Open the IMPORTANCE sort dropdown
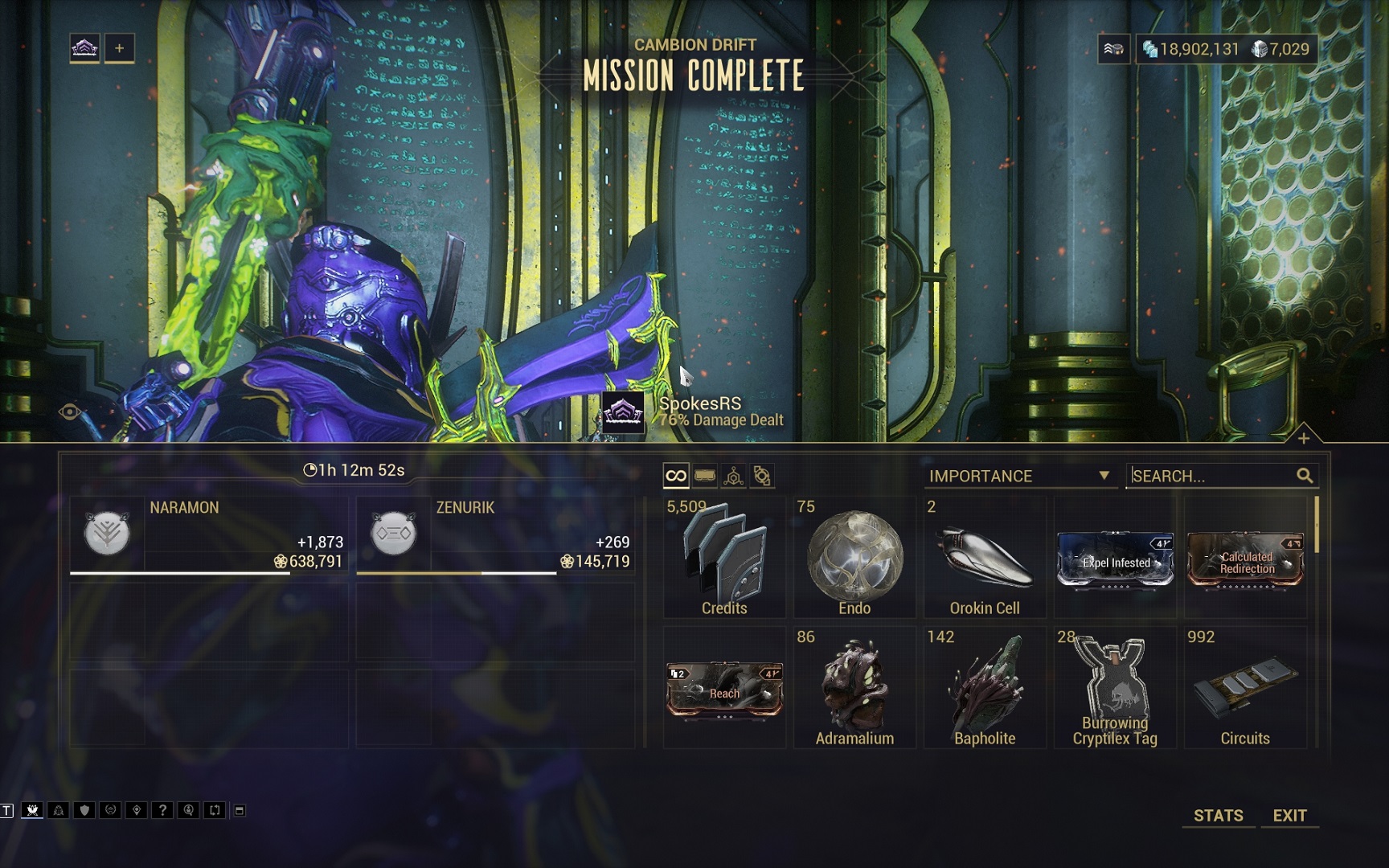Viewport: 1389px width, 868px height. [x=1019, y=476]
